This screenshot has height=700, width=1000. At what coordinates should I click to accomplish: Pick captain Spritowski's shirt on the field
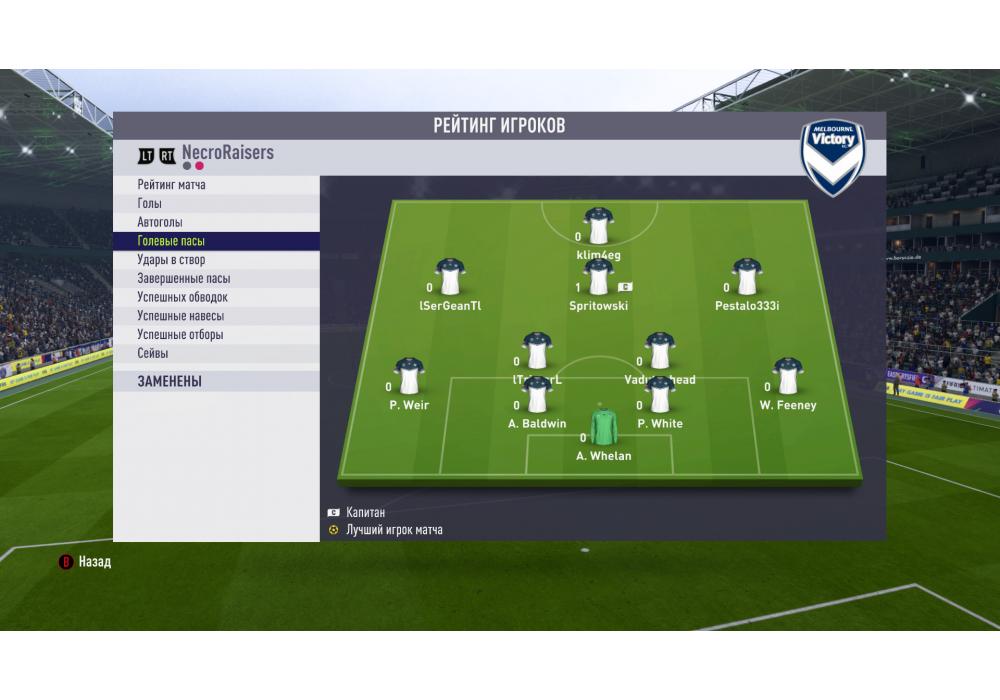pyautogui.click(x=599, y=279)
